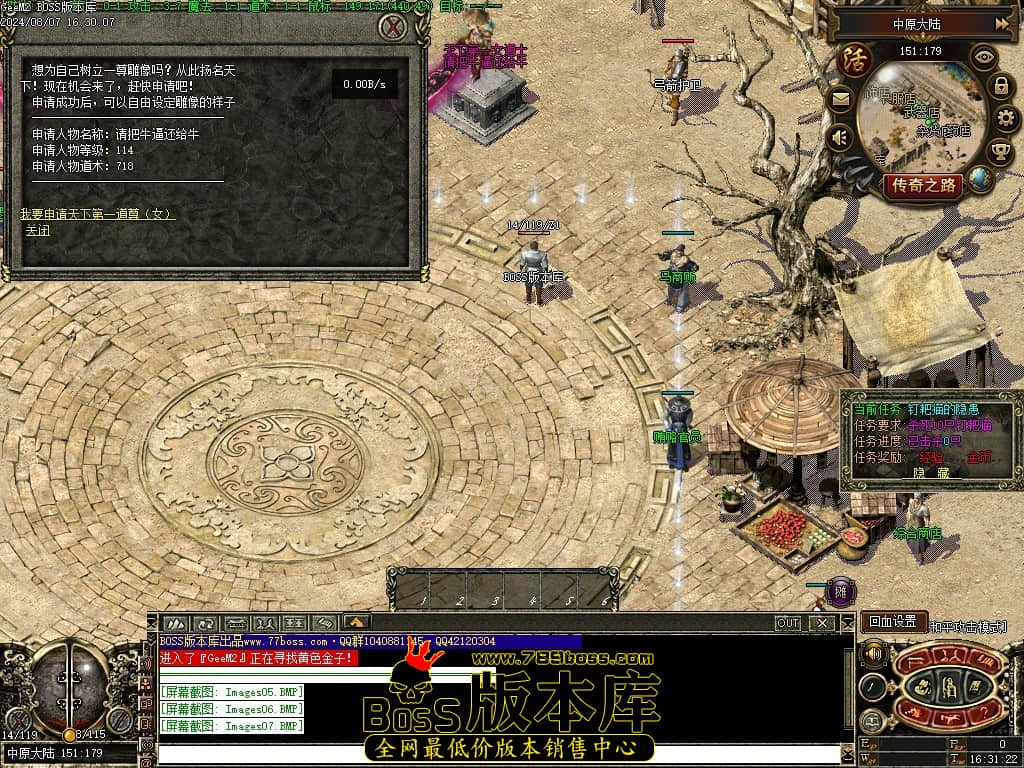The image size is (1024, 768).
Task: Open the 回血设置 button
Action: (x=891, y=622)
